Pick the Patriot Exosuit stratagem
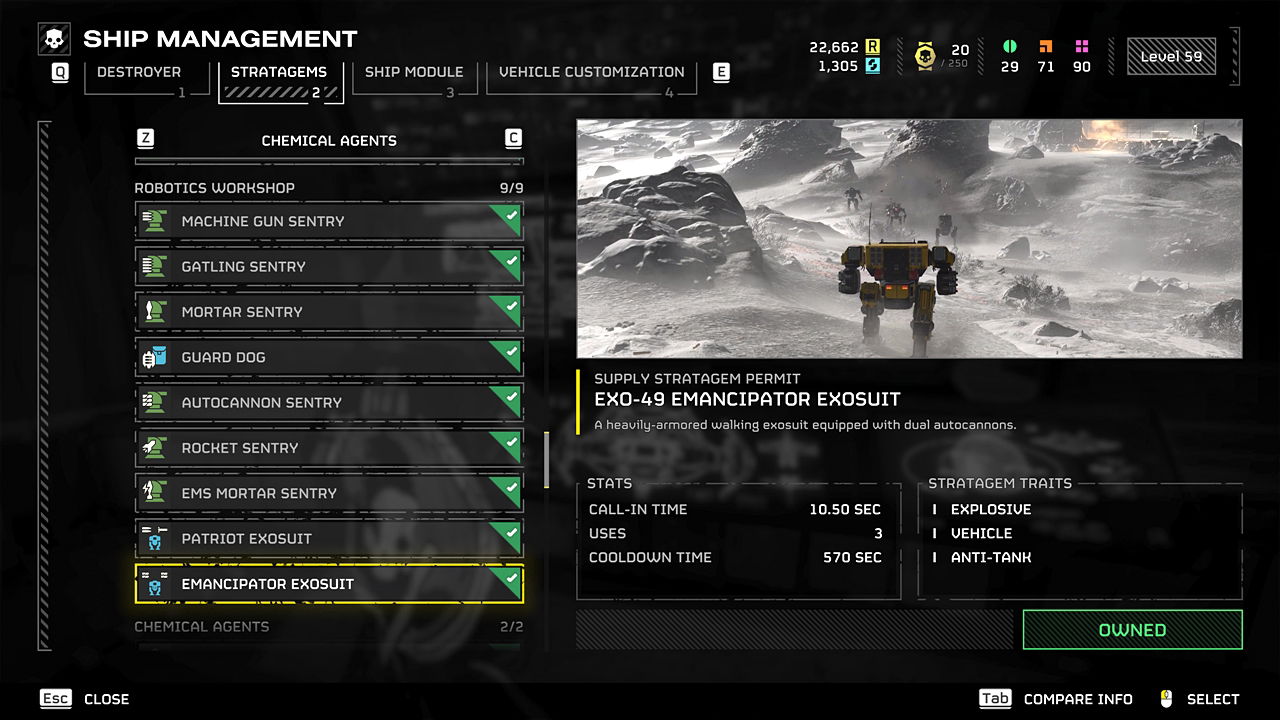The height and width of the screenshot is (720, 1280). (x=329, y=539)
